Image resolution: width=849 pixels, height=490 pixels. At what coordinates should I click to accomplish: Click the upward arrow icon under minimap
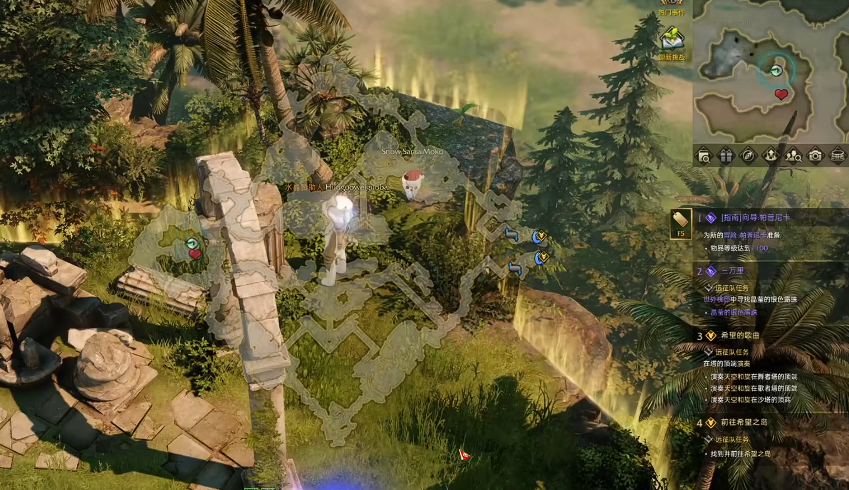(771, 155)
